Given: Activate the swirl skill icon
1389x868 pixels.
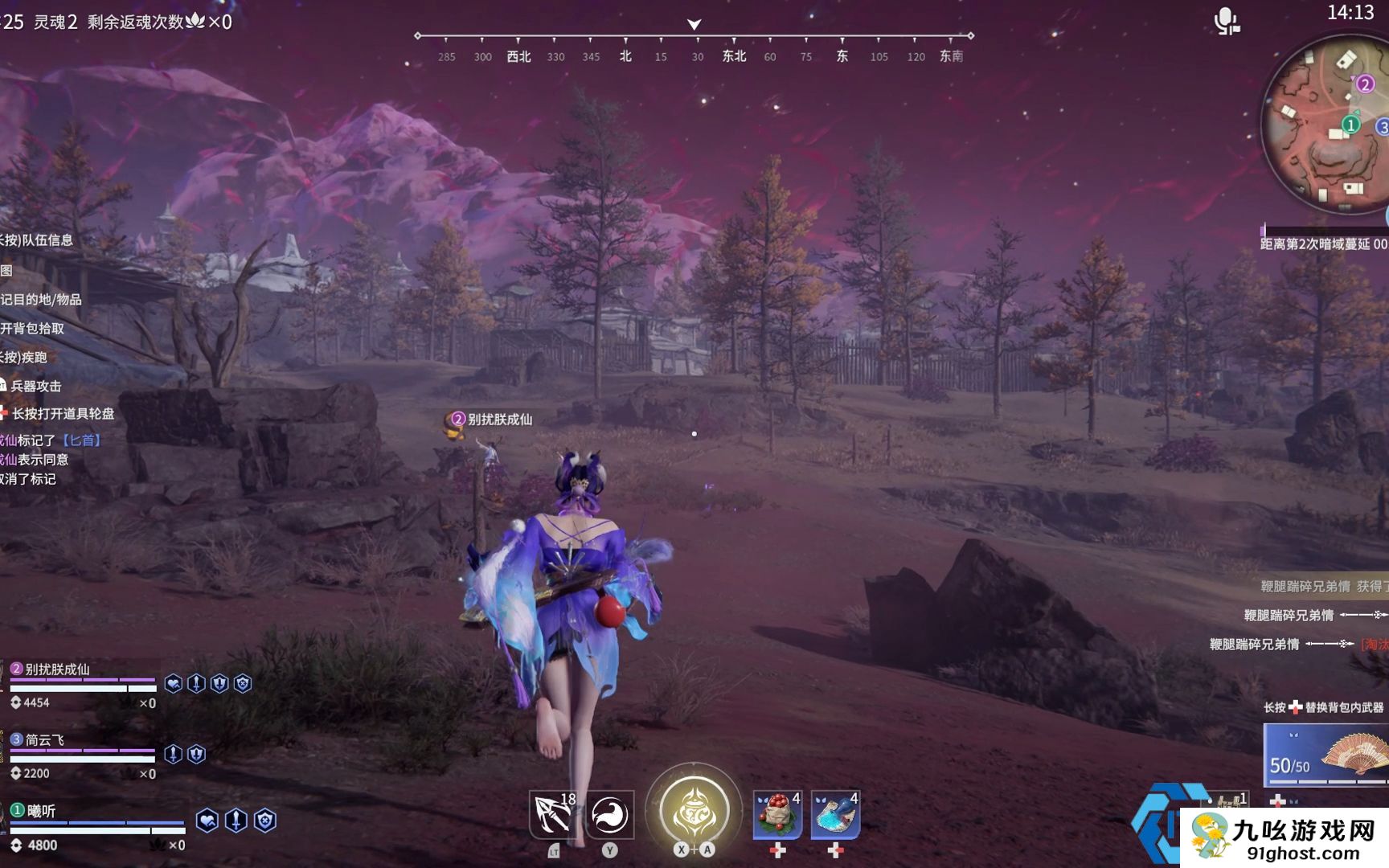Looking at the screenshot, I should 610,814.
